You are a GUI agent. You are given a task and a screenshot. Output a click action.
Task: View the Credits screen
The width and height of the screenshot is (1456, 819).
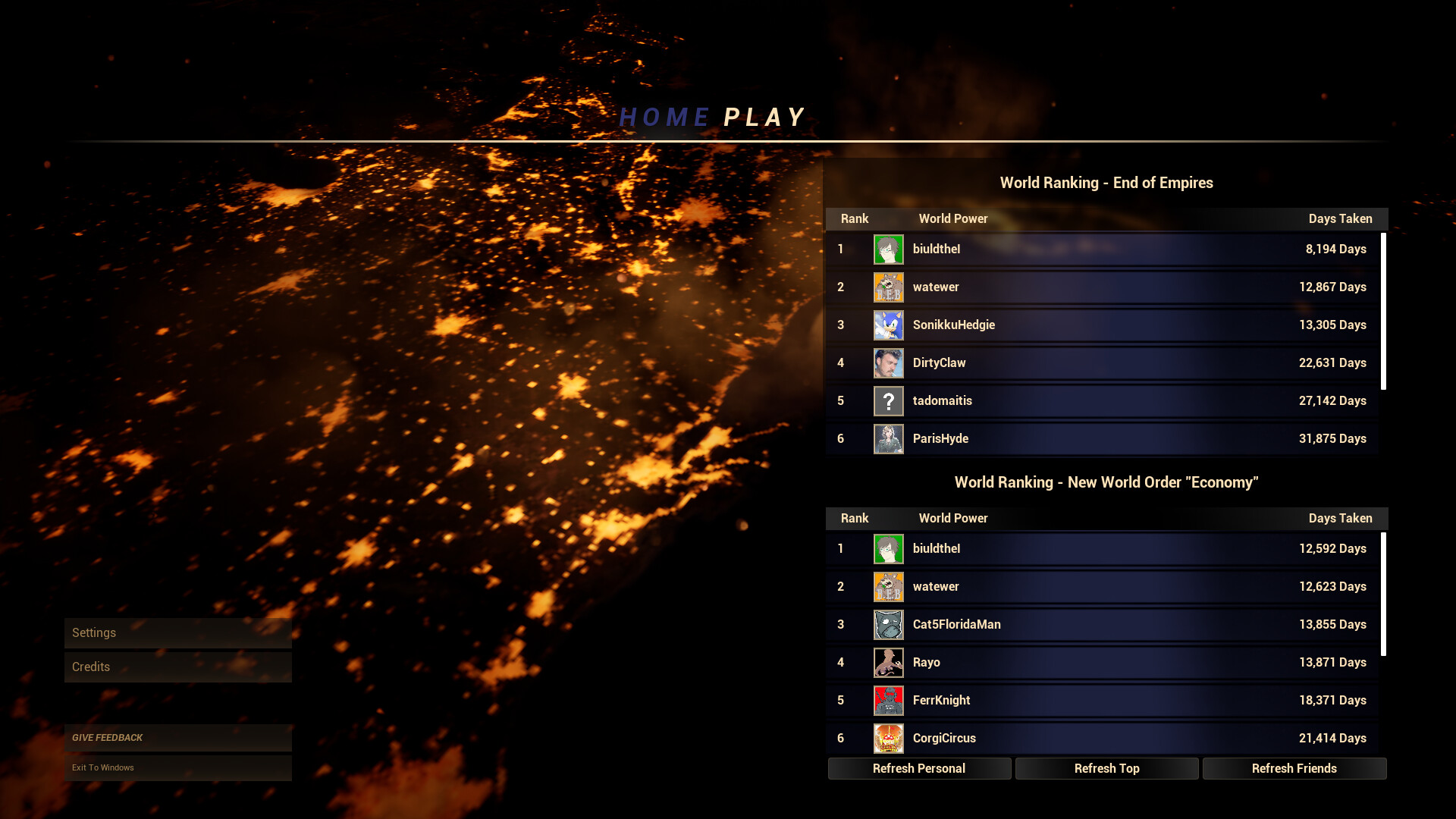point(177,667)
